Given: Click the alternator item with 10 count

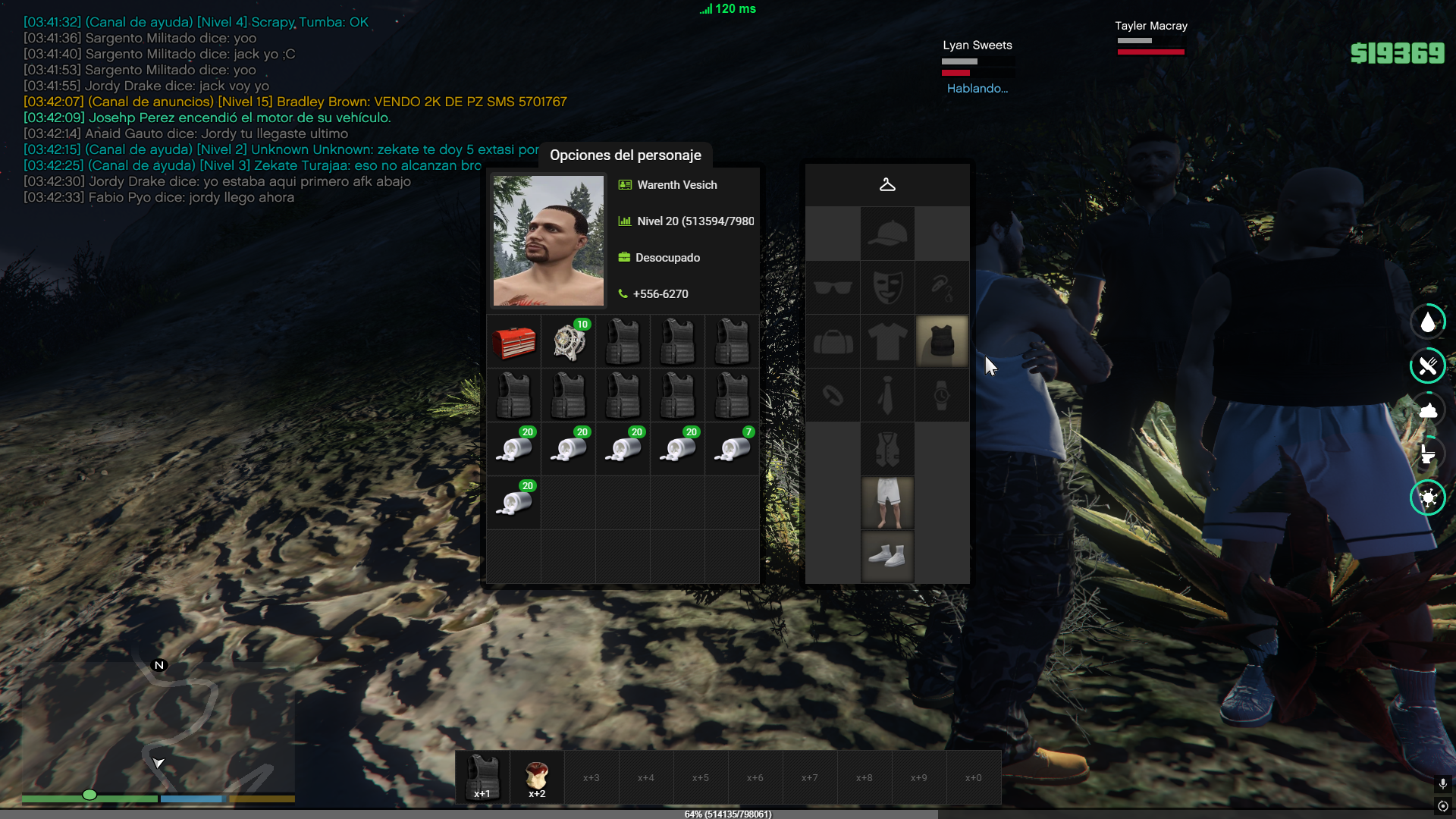Looking at the screenshot, I should [x=568, y=342].
